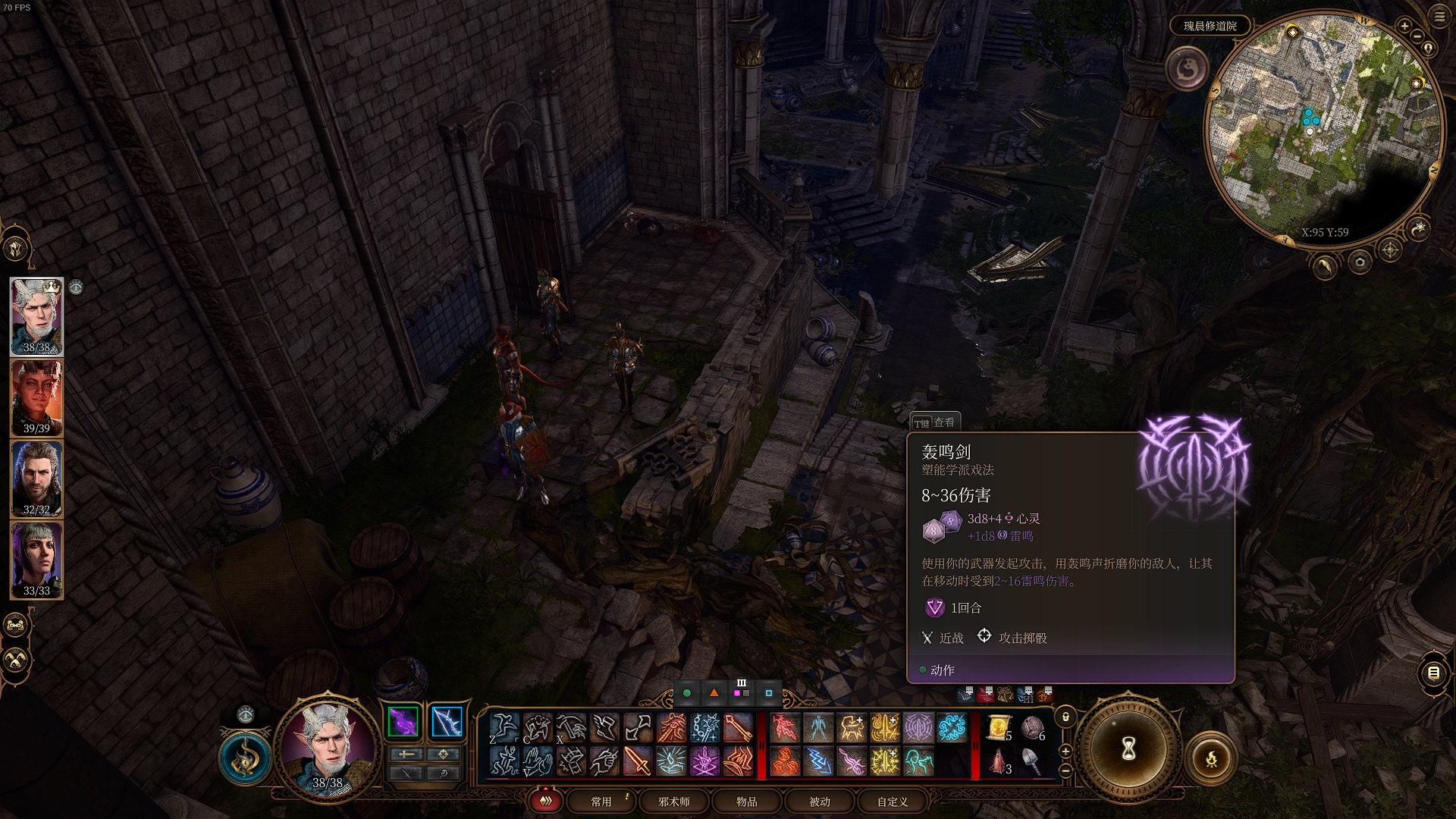The image size is (1456, 819).
Task: Zoom out the minimap with minus button
Action: coord(1417,36)
